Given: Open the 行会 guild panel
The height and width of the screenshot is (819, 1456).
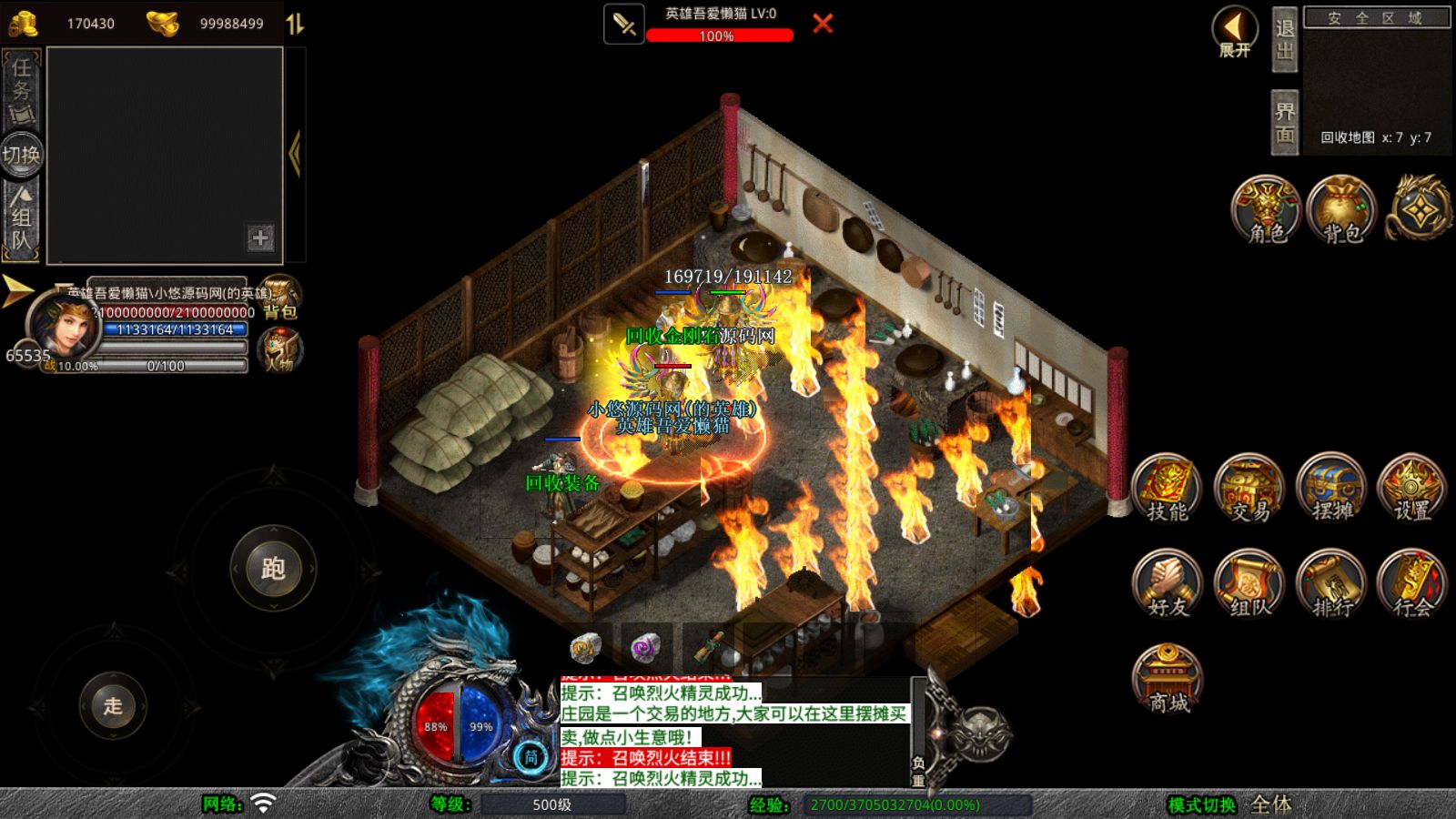Looking at the screenshot, I should 1412,584.
